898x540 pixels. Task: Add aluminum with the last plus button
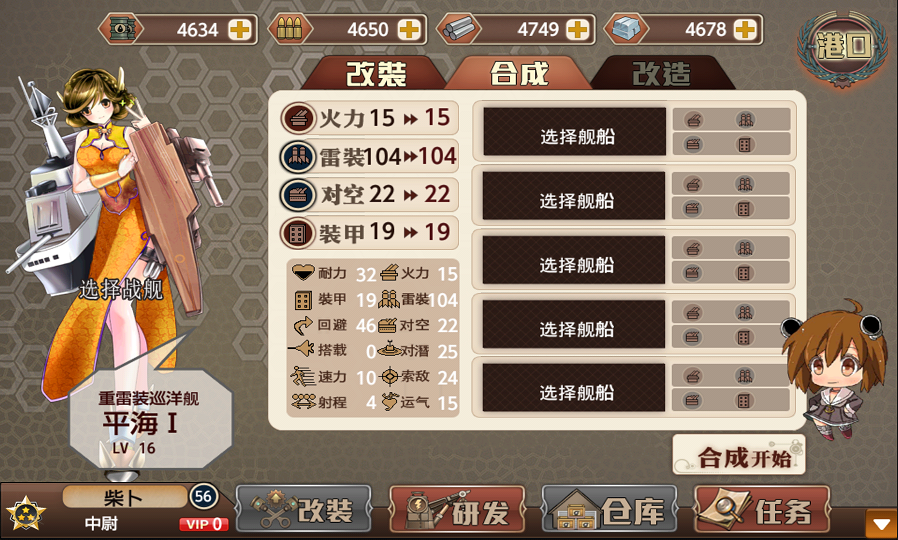click(745, 29)
